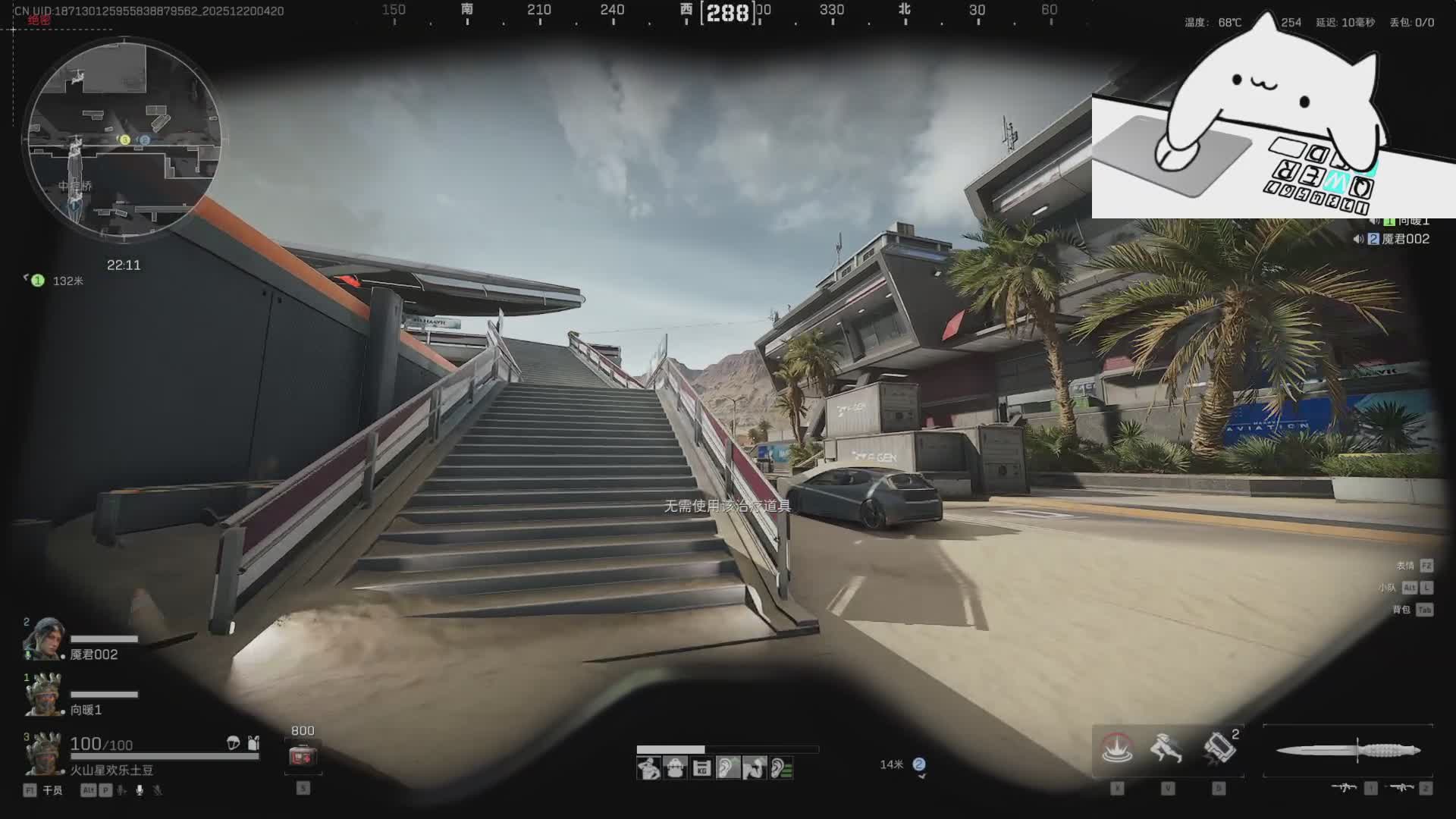
Task: Toggle the open microphone icon
Action: (x=140, y=790)
